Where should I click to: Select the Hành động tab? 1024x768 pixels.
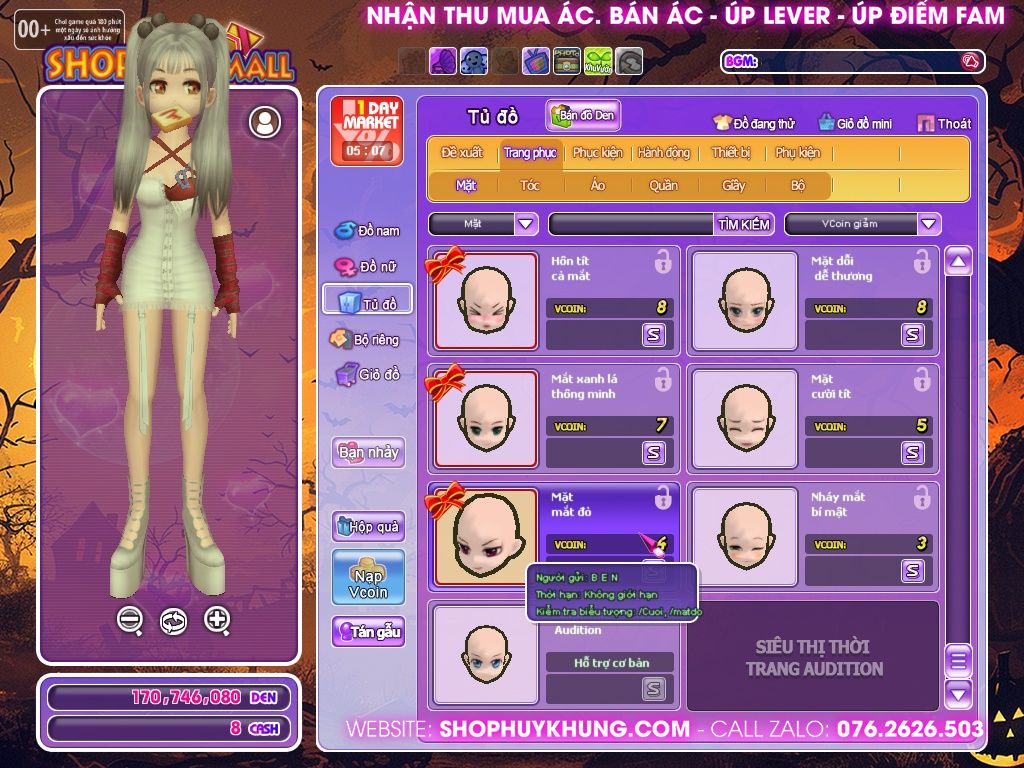tap(664, 153)
